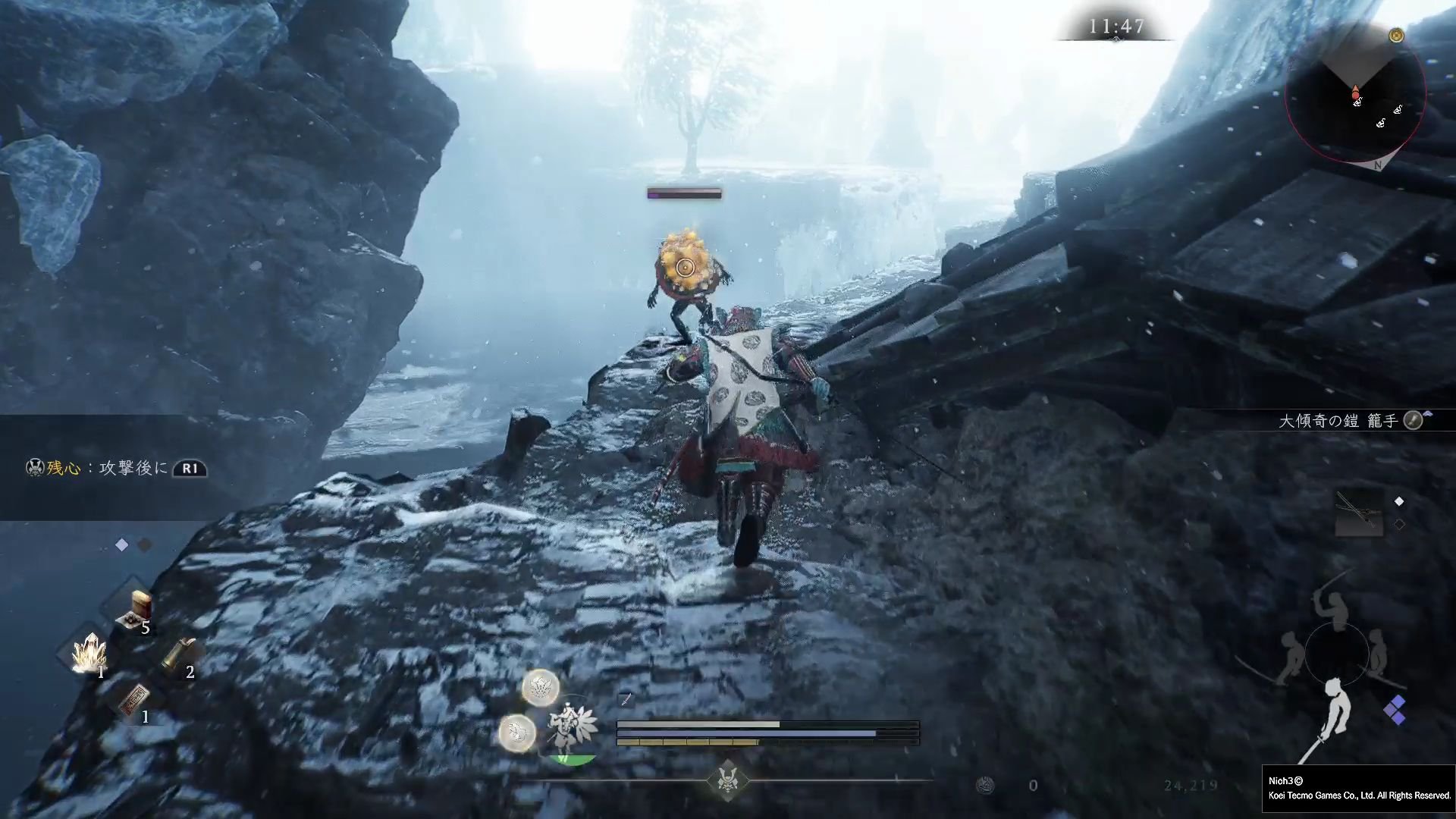Use the red paper talisman shortcut item

click(x=134, y=699)
